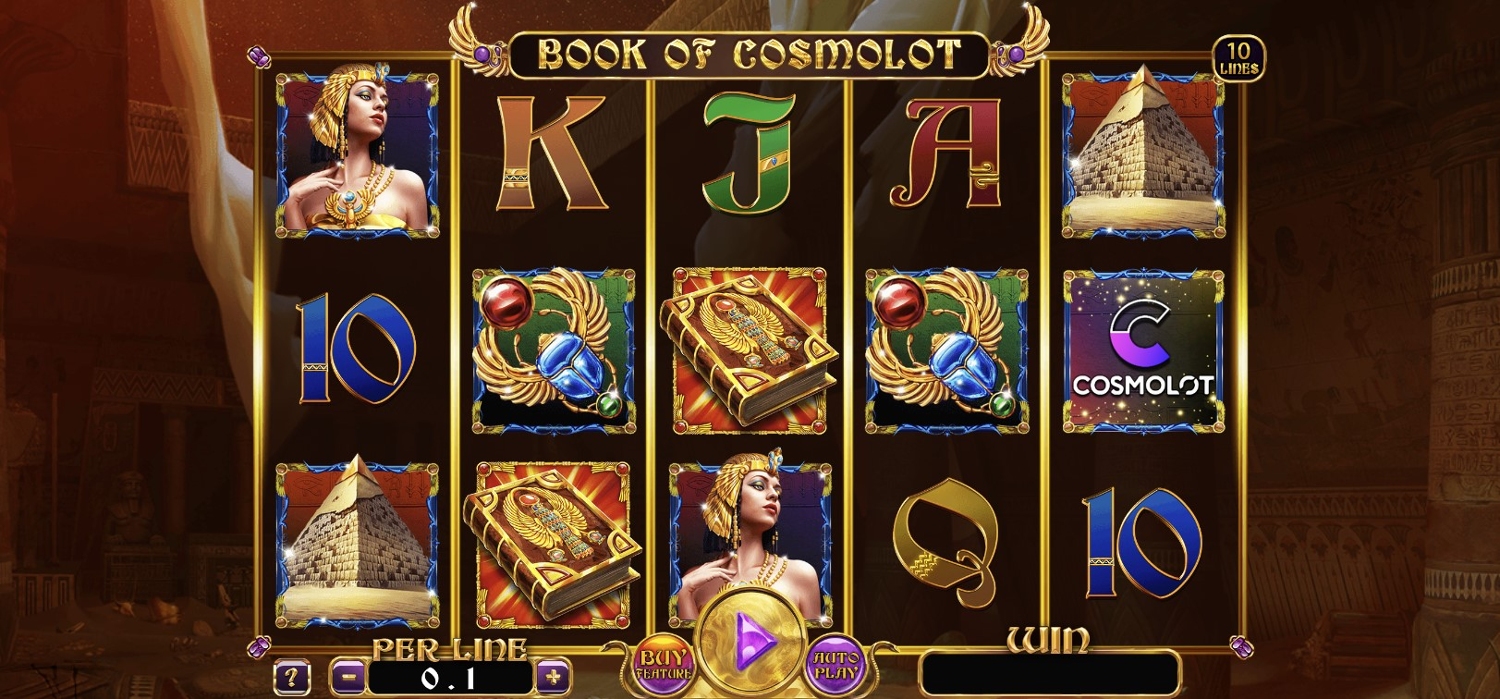Open the Buy Feature option
Viewport: 1500px width, 699px height.
point(662,663)
